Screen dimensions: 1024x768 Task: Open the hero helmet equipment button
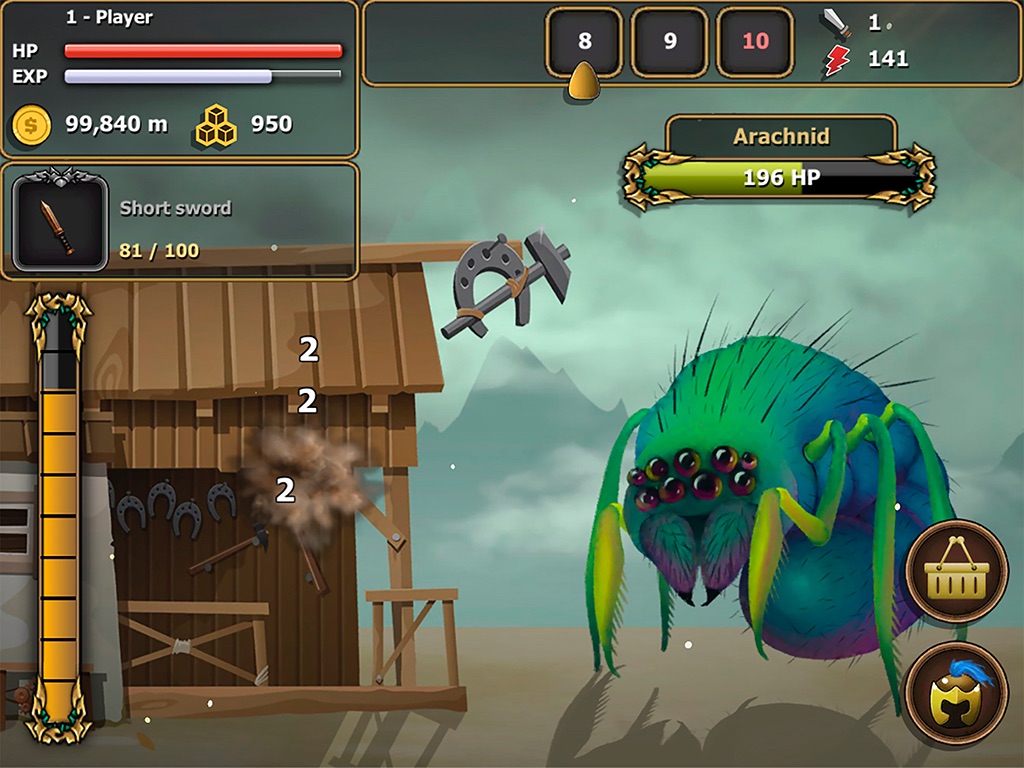pos(956,693)
